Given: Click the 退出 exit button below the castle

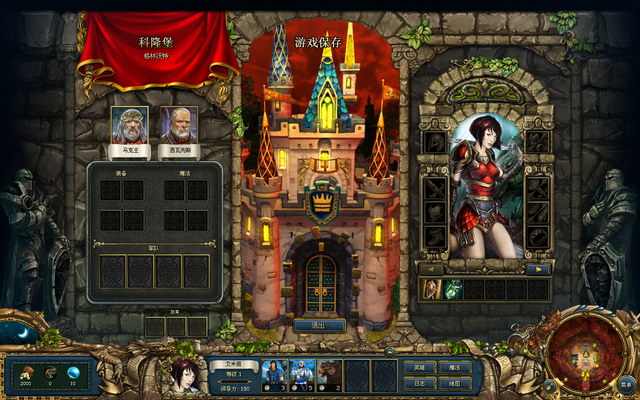Looking at the screenshot, I should [x=320, y=325].
